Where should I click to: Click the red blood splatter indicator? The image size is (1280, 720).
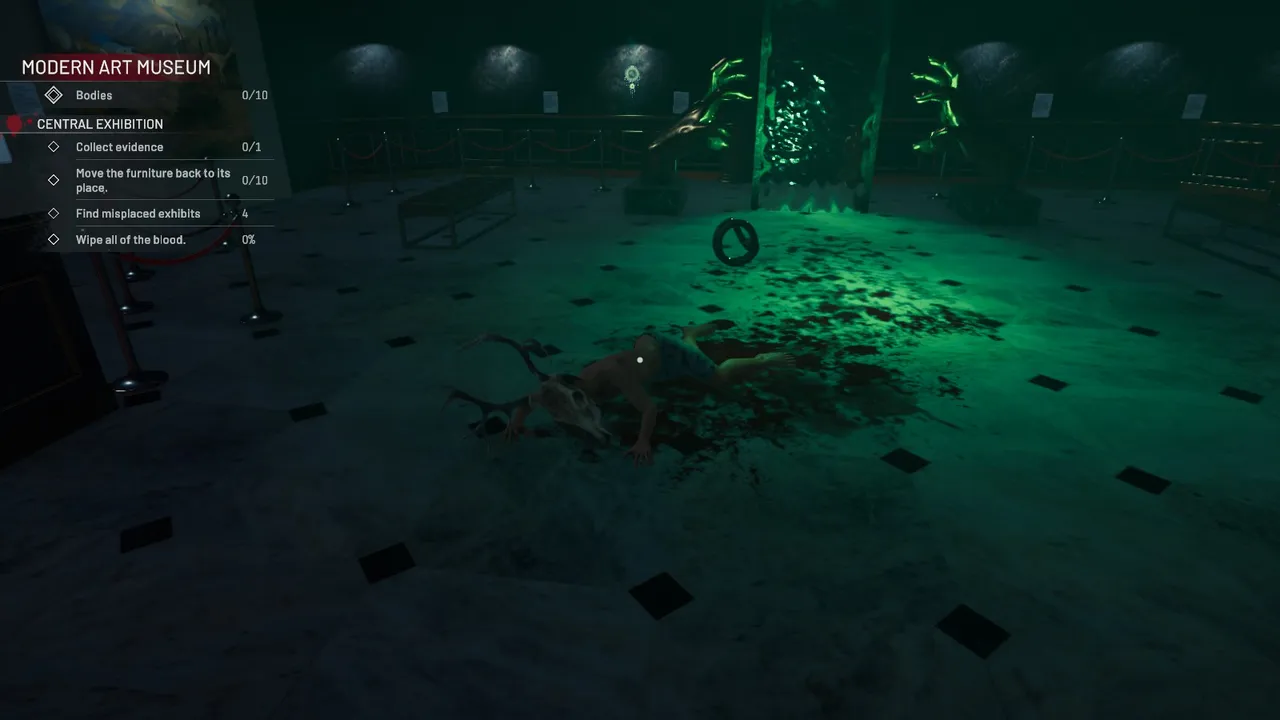coord(12,123)
